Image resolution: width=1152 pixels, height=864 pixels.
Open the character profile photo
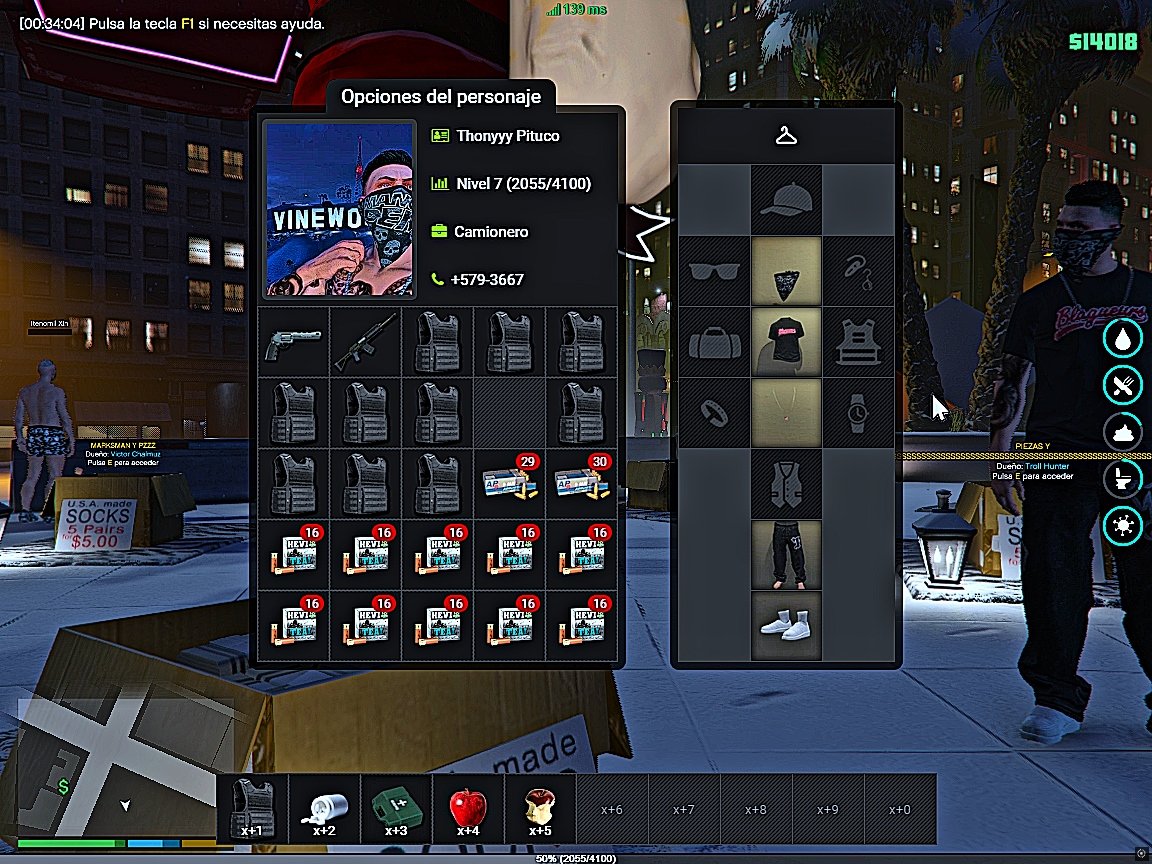tap(339, 209)
